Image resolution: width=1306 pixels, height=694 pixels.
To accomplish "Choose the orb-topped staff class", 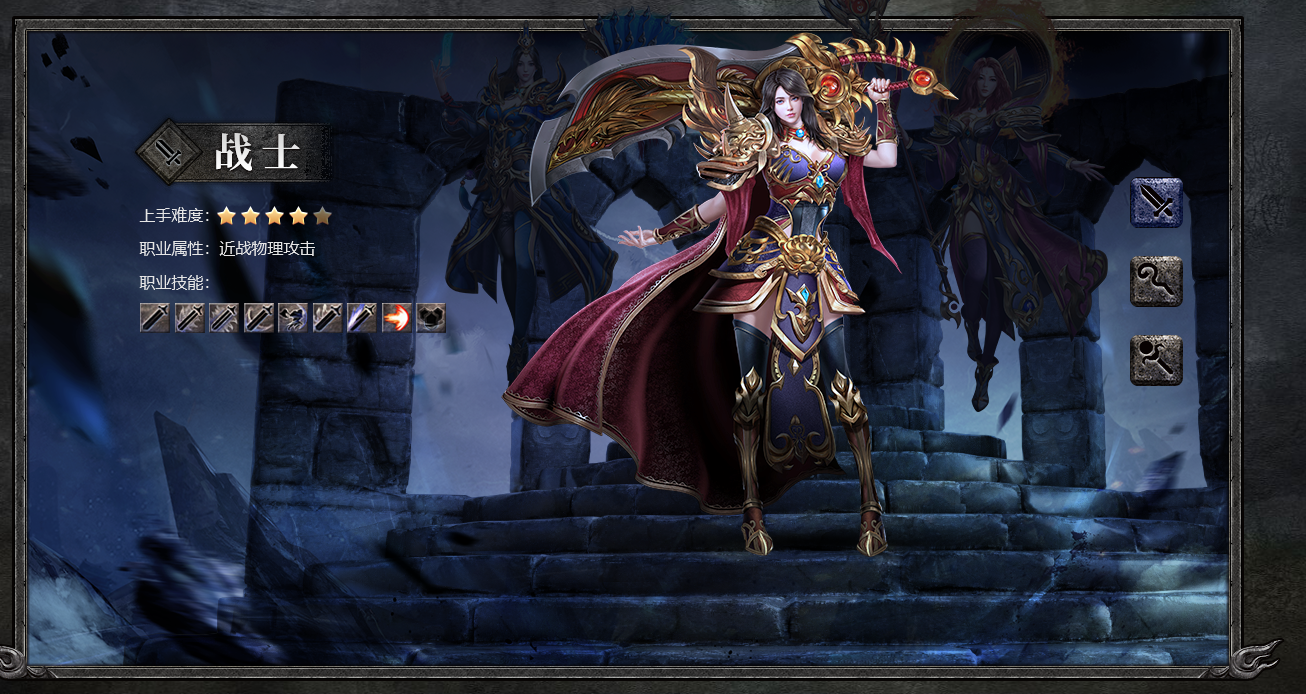I will (1156, 360).
